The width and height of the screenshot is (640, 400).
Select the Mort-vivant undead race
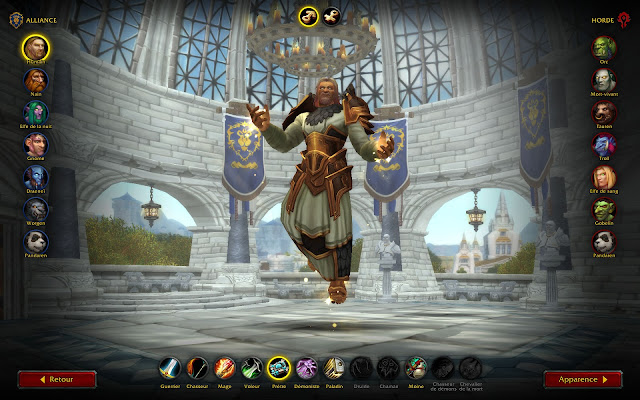pos(604,80)
